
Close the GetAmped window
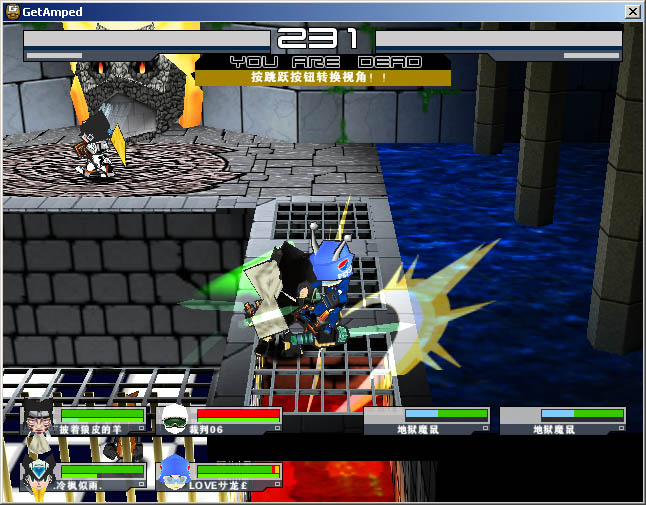click(x=632, y=11)
